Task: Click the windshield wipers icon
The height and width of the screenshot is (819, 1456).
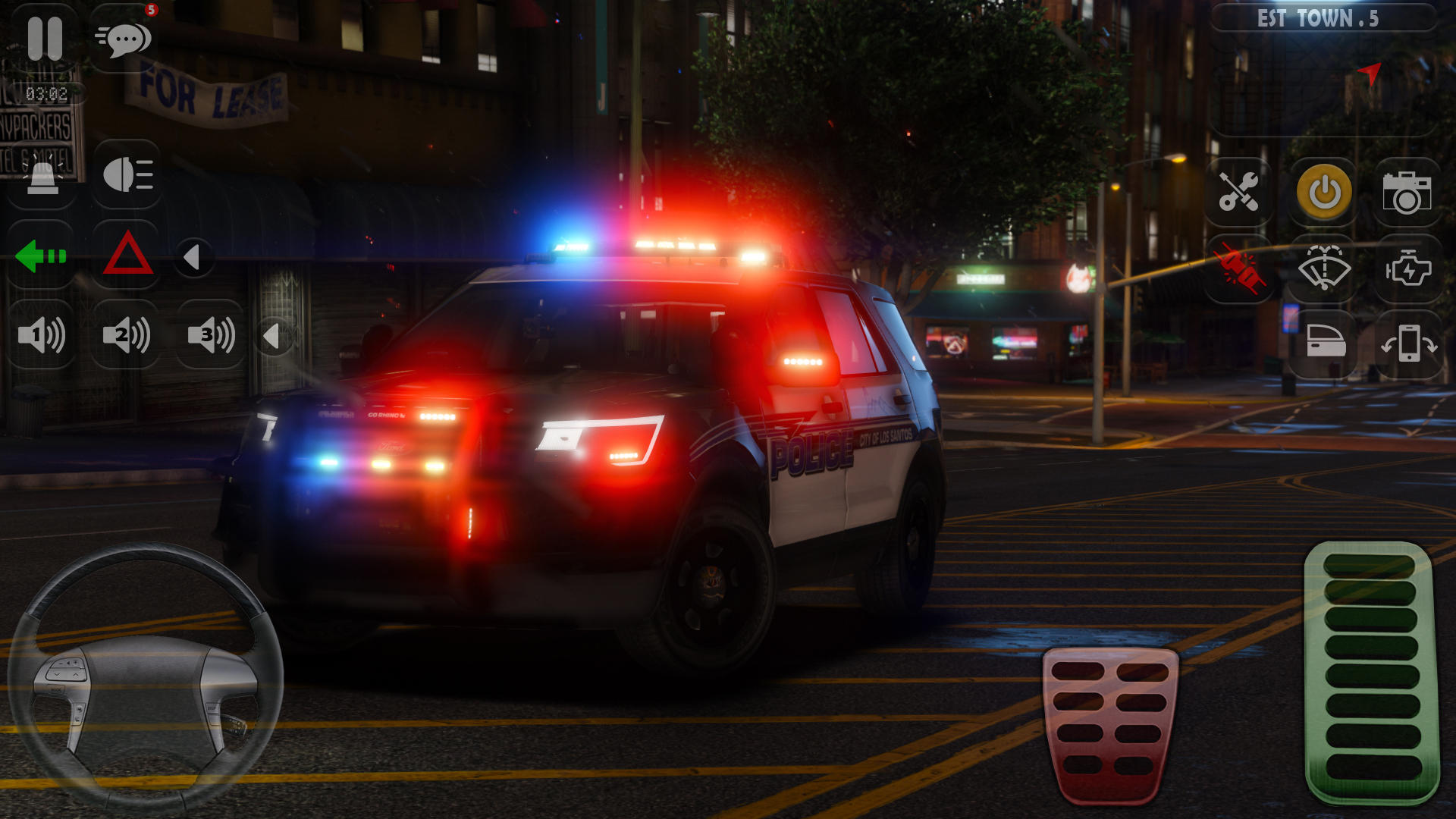Action: tap(1323, 267)
